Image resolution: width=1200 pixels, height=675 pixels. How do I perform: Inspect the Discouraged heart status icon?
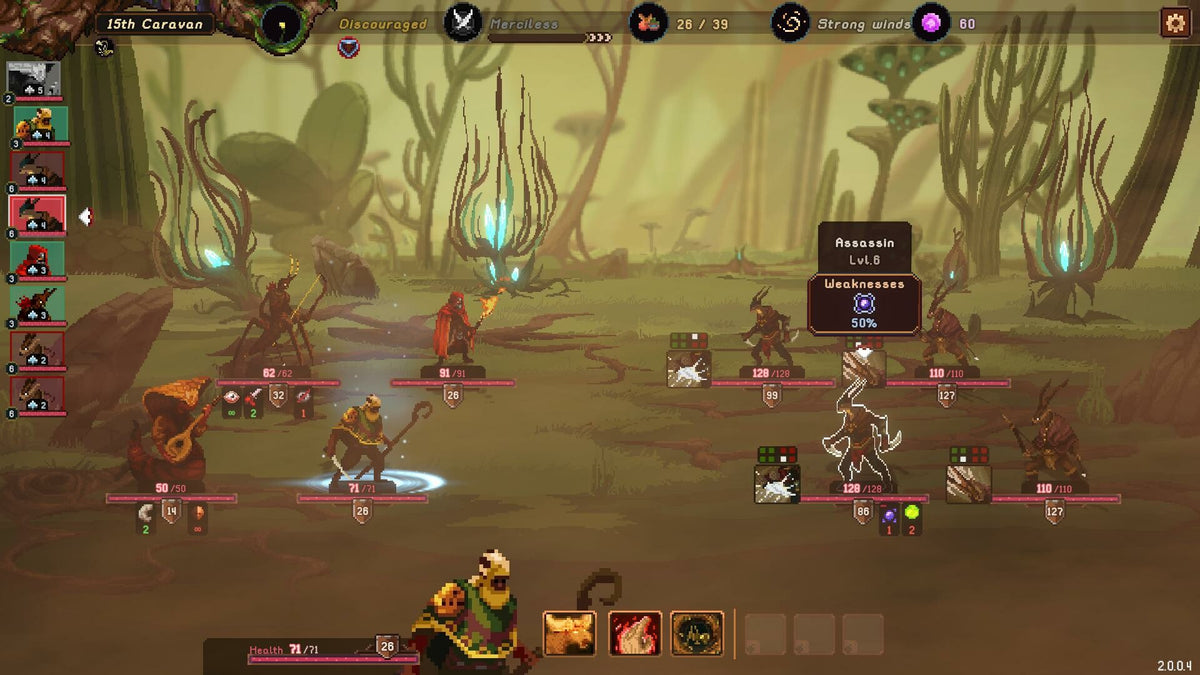pyautogui.click(x=348, y=46)
